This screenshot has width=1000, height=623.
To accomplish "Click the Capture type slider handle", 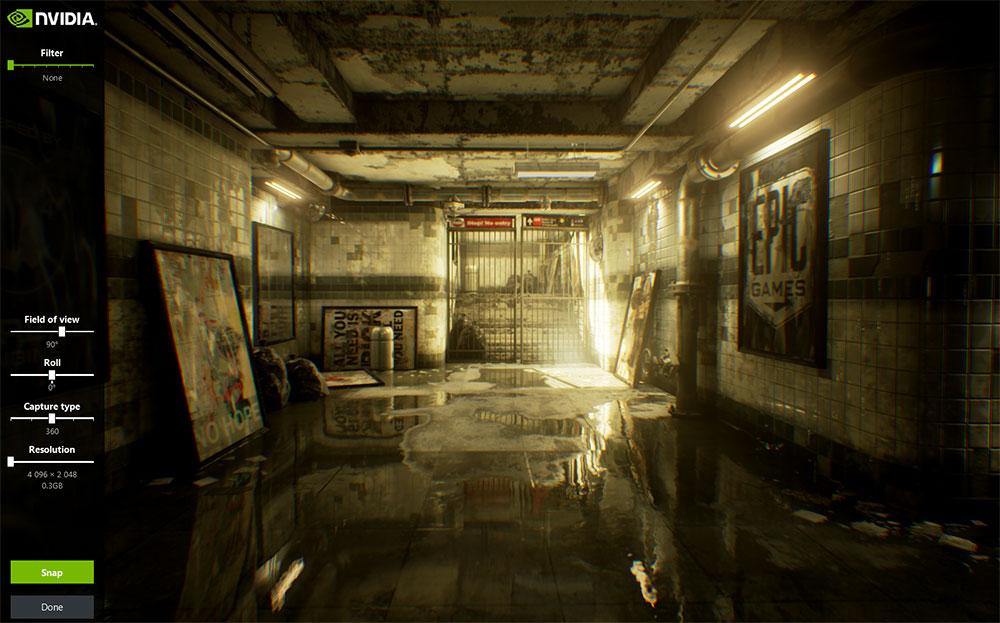I will pyautogui.click(x=52, y=418).
